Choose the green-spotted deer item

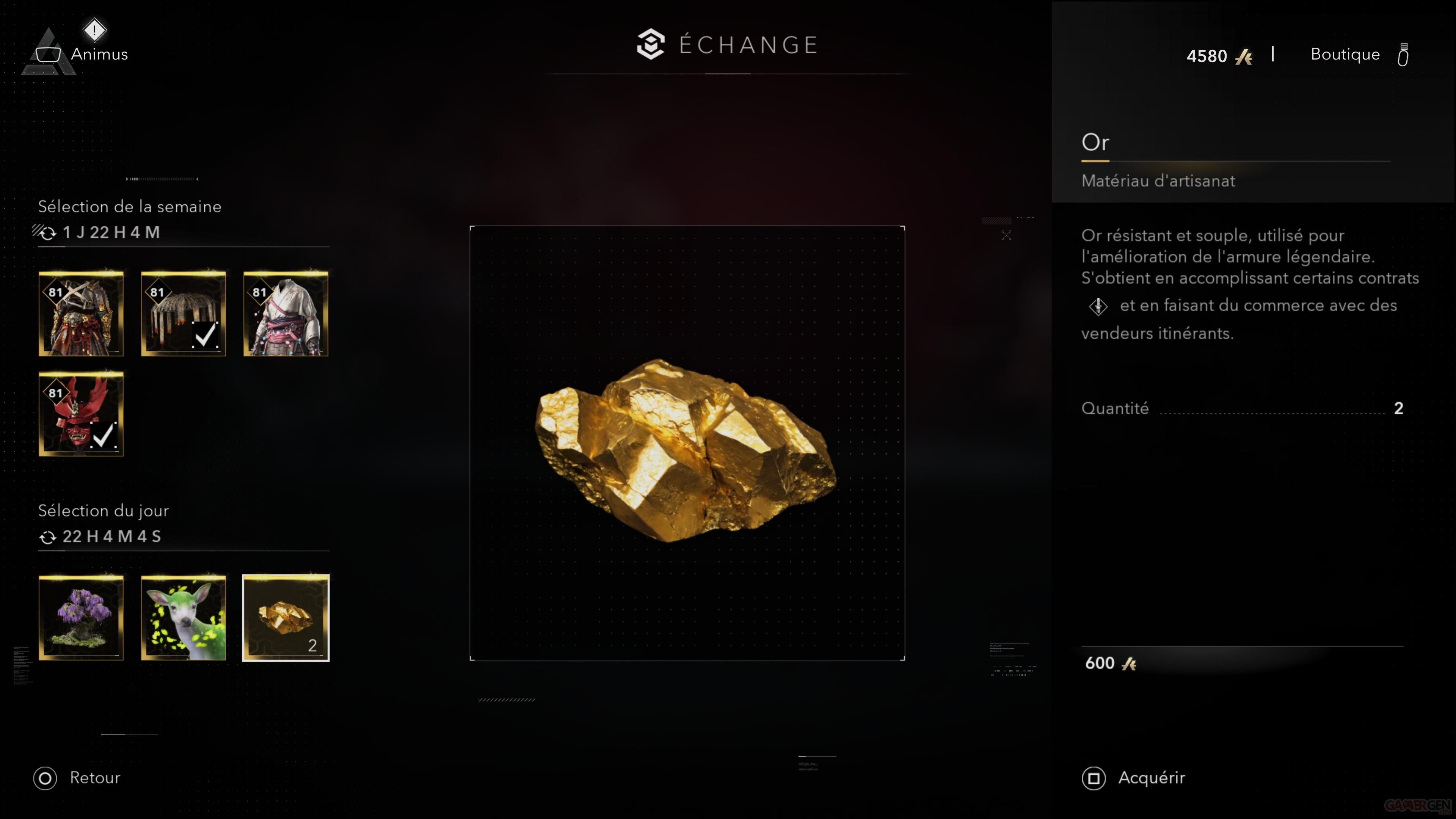click(x=183, y=618)
